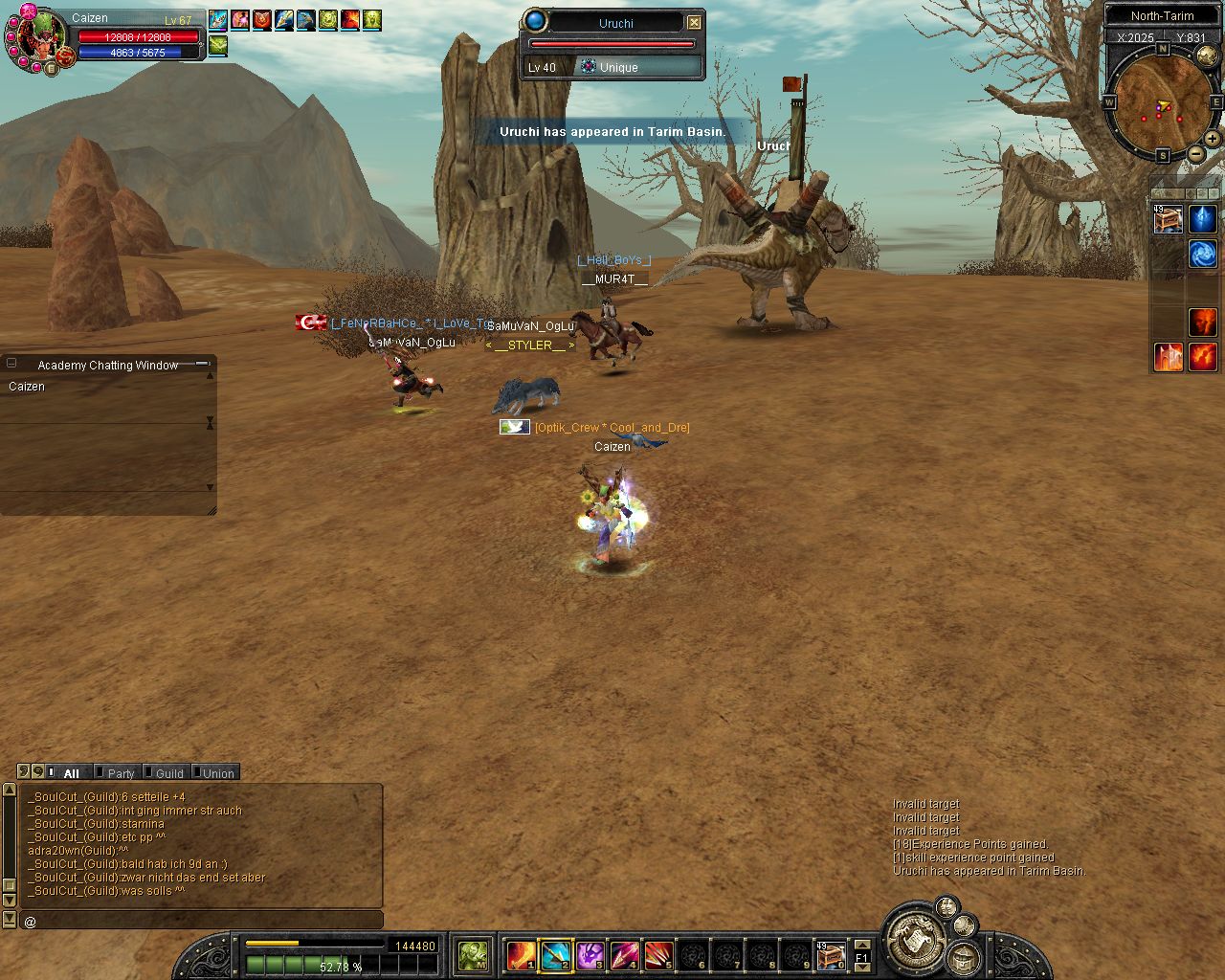Activate the purple skill in slot 3
Screen dimensions: 1225x980
click(x=590, y=955)
